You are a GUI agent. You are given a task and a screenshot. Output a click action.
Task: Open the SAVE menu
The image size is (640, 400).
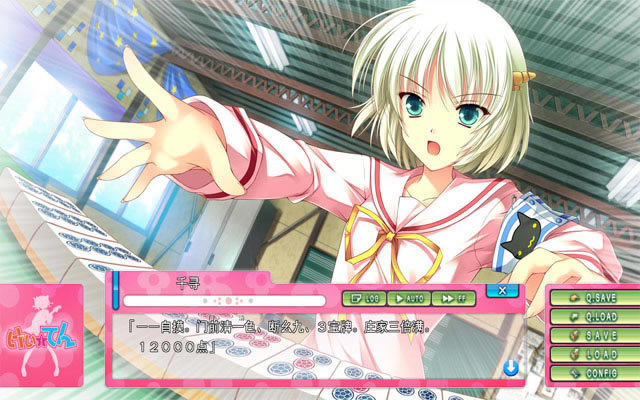[593, 336]
